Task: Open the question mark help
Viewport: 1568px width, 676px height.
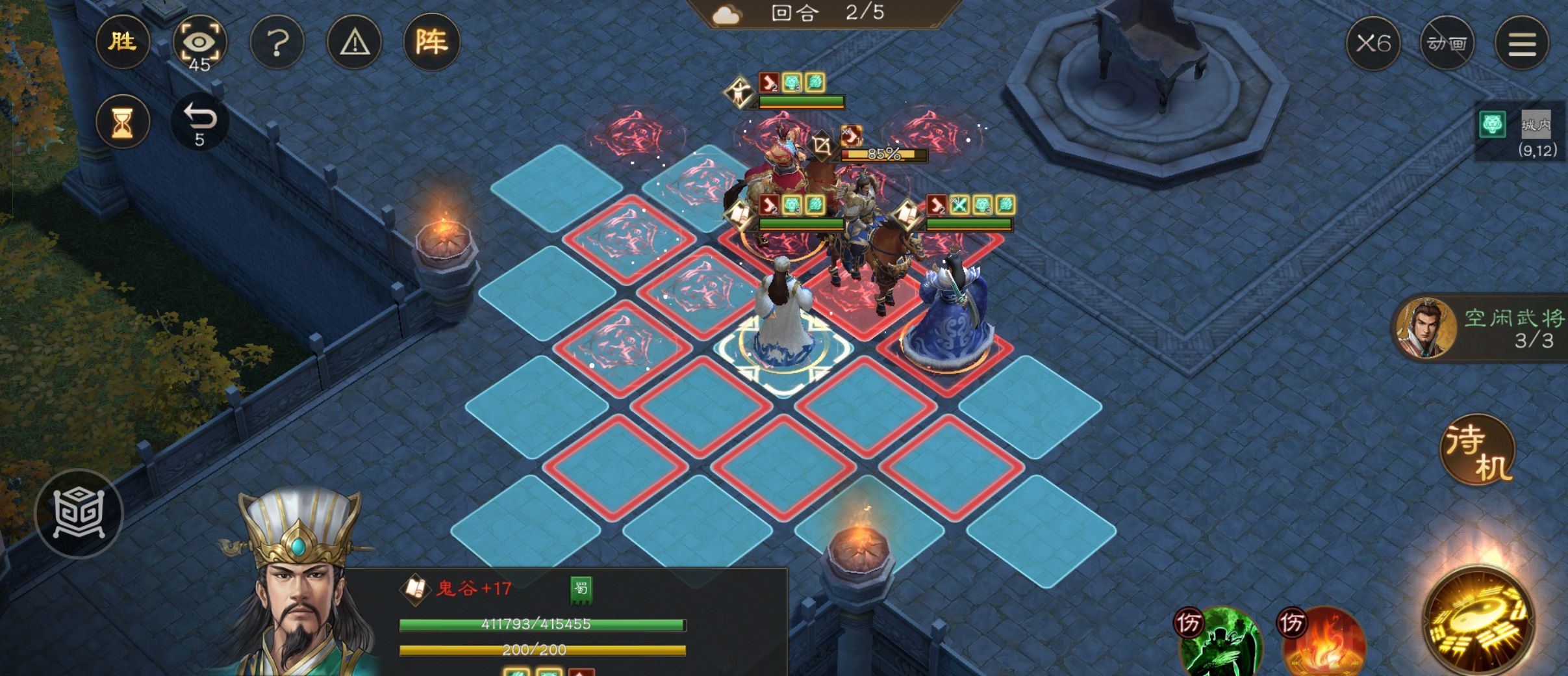Action: coord(277,43)
